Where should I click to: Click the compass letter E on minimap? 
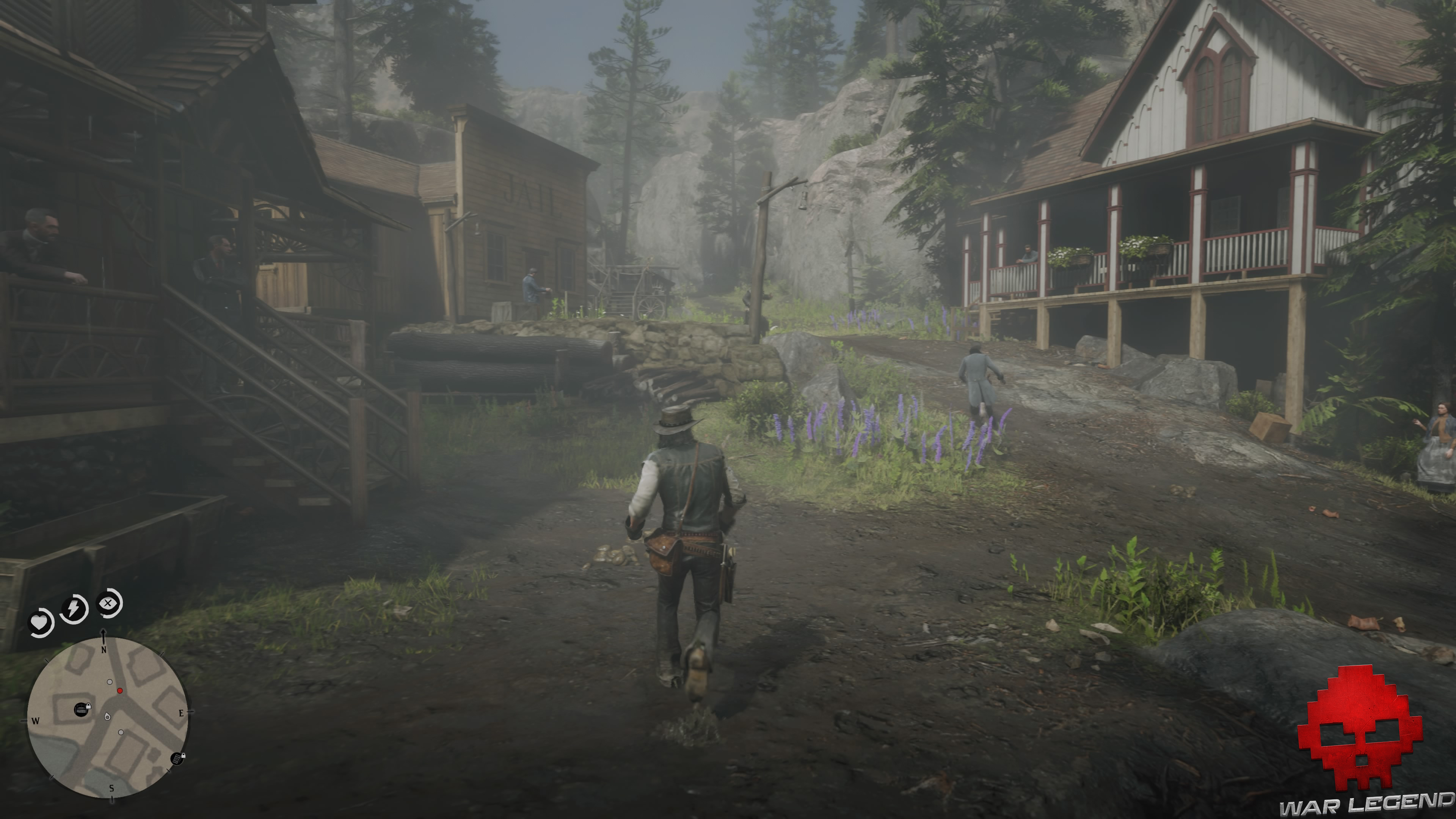(182, 713)
